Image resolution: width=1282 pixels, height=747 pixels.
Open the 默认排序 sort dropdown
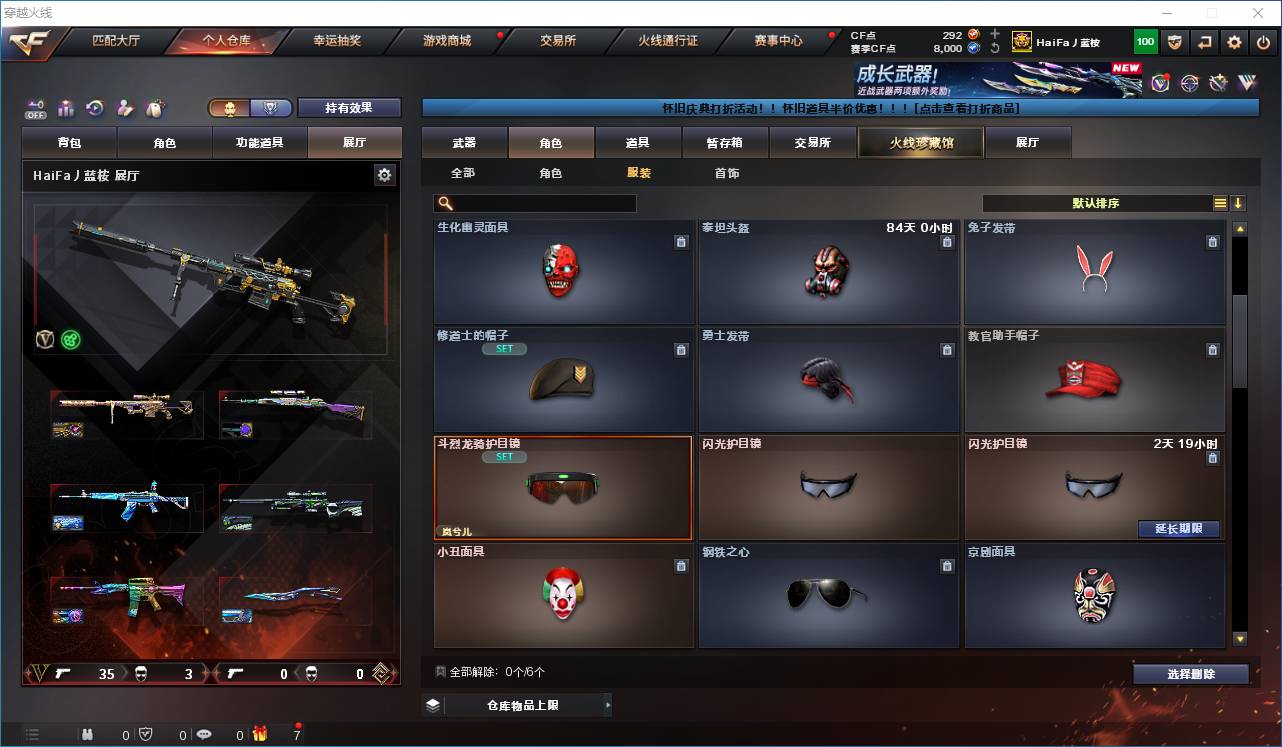1096,203
